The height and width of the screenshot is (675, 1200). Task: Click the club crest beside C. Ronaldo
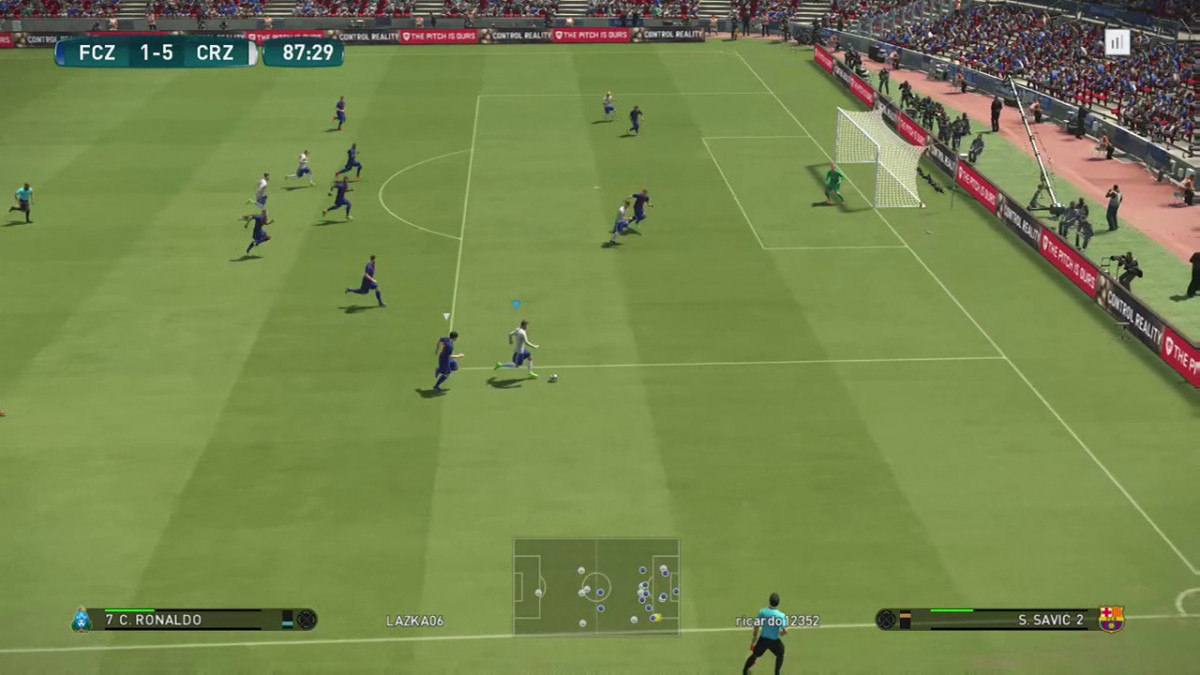click(x=81, y=620)
